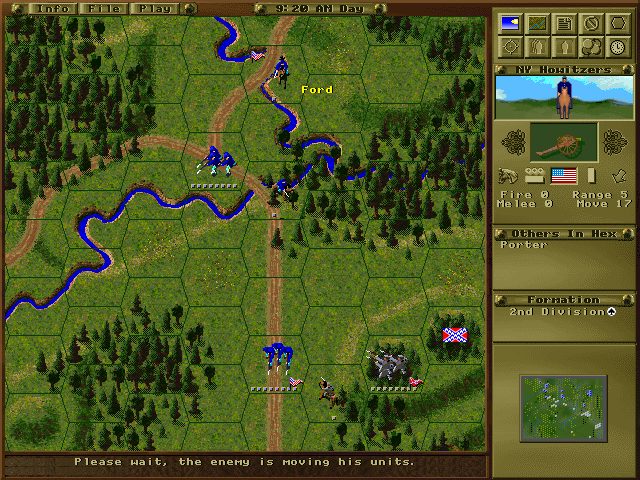640x480 pixels.
Task: Click the crossed-circle toolbar button
Action: (x=591, y=23)
